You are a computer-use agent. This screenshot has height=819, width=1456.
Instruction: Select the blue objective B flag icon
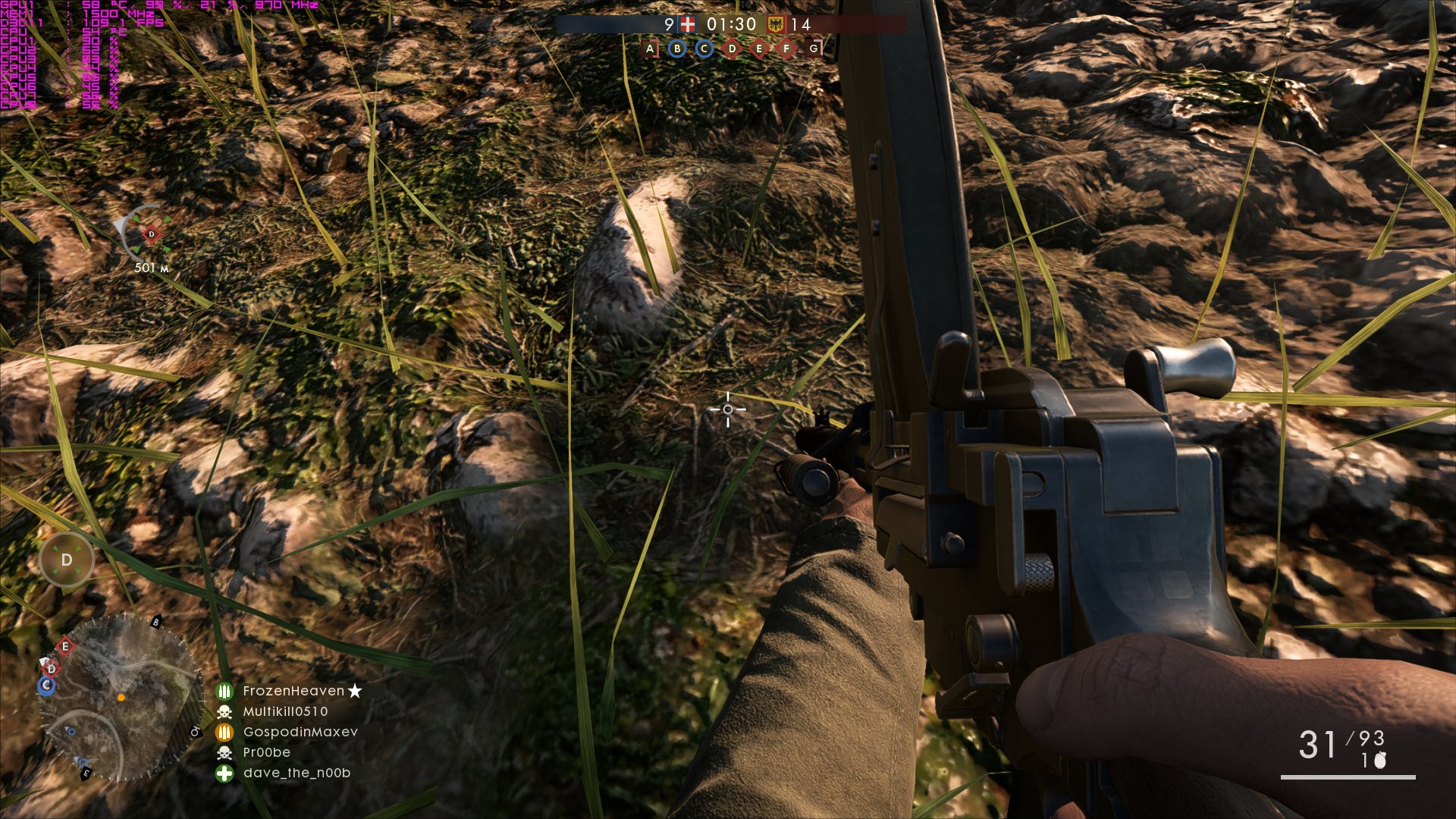677,49
